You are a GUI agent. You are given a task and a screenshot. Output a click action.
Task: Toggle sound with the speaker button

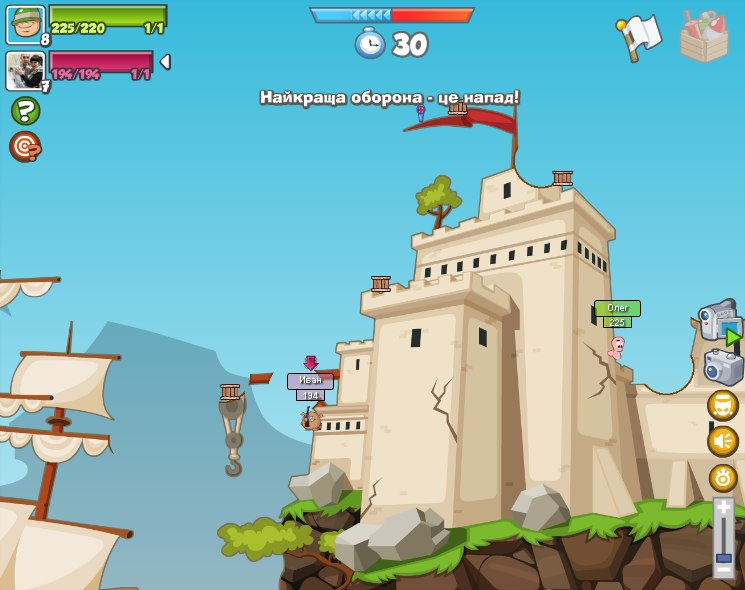pos(722,441)
